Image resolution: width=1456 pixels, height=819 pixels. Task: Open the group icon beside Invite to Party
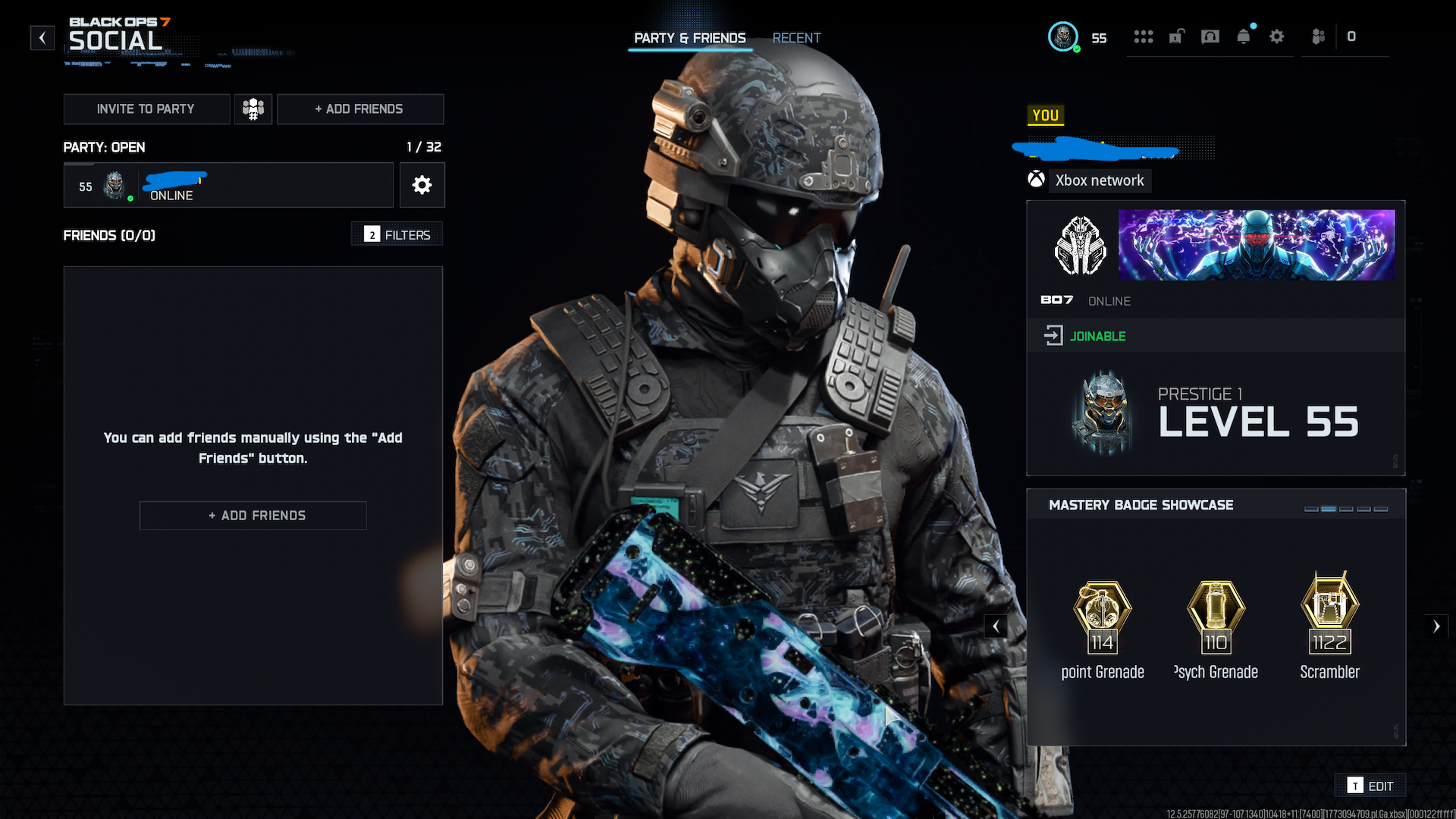[x=253, y=109]
